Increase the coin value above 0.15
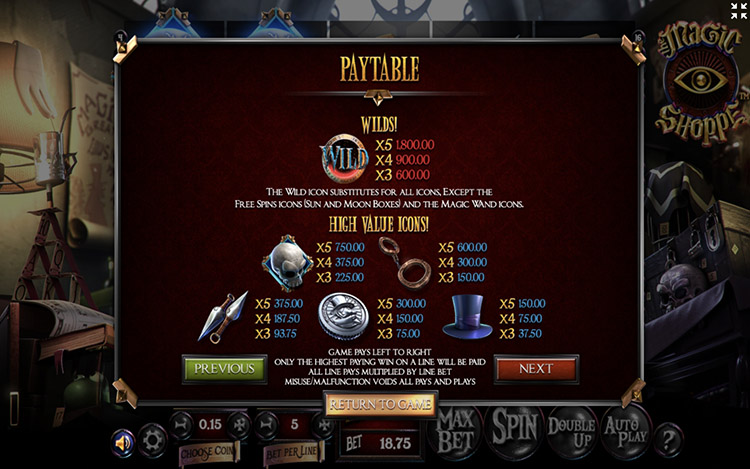Screen dimensions: 750x469 [238, 424]
